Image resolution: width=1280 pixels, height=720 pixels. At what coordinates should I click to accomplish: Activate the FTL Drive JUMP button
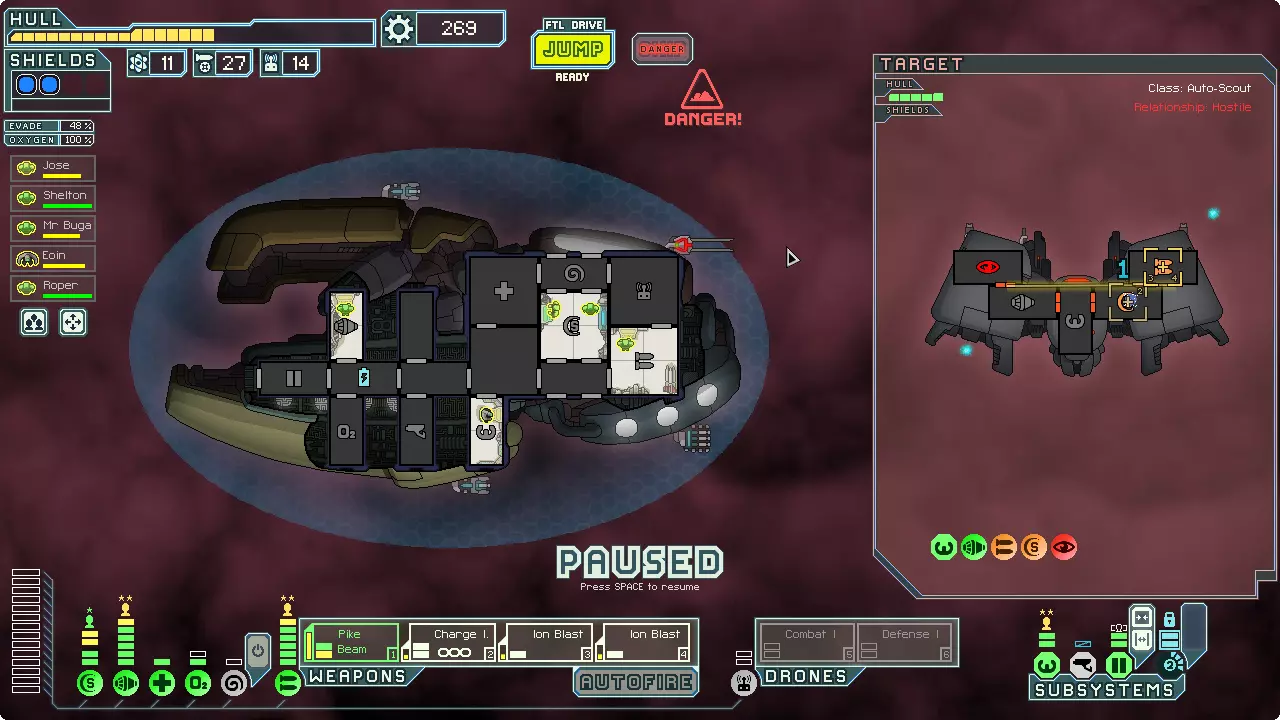pos(573,49)
